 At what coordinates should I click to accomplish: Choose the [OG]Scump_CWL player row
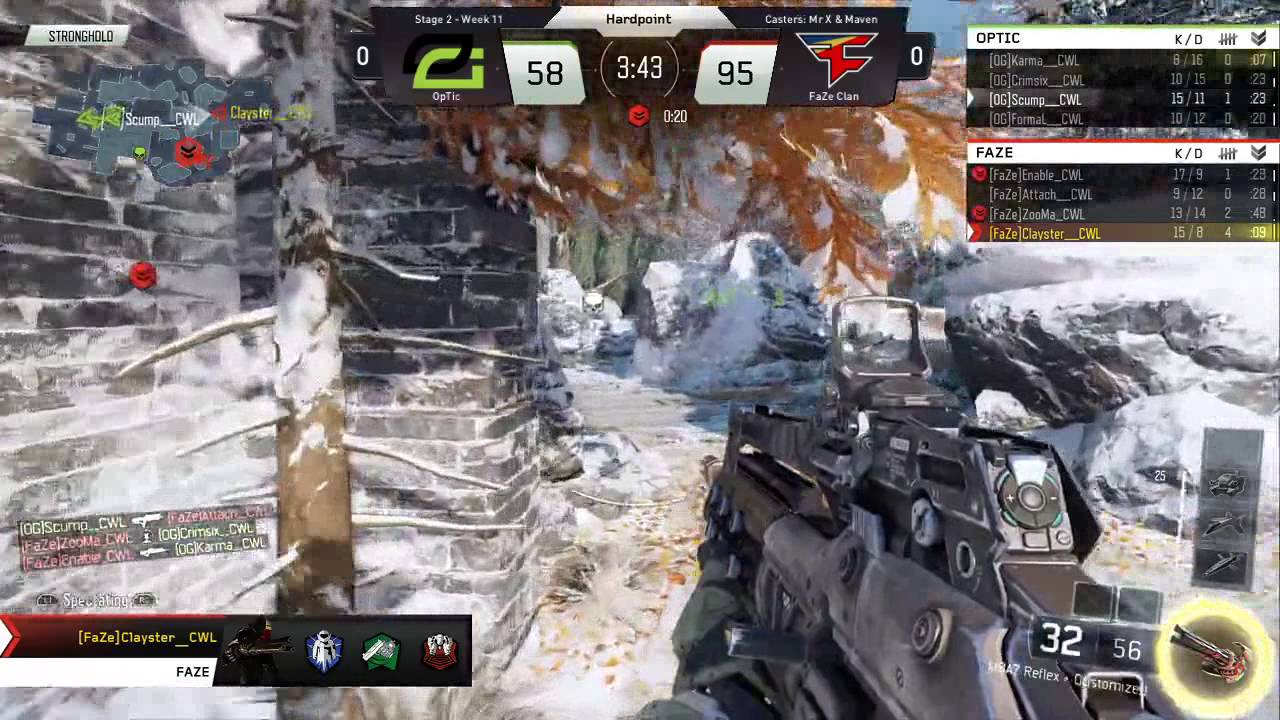[1118, 100]
